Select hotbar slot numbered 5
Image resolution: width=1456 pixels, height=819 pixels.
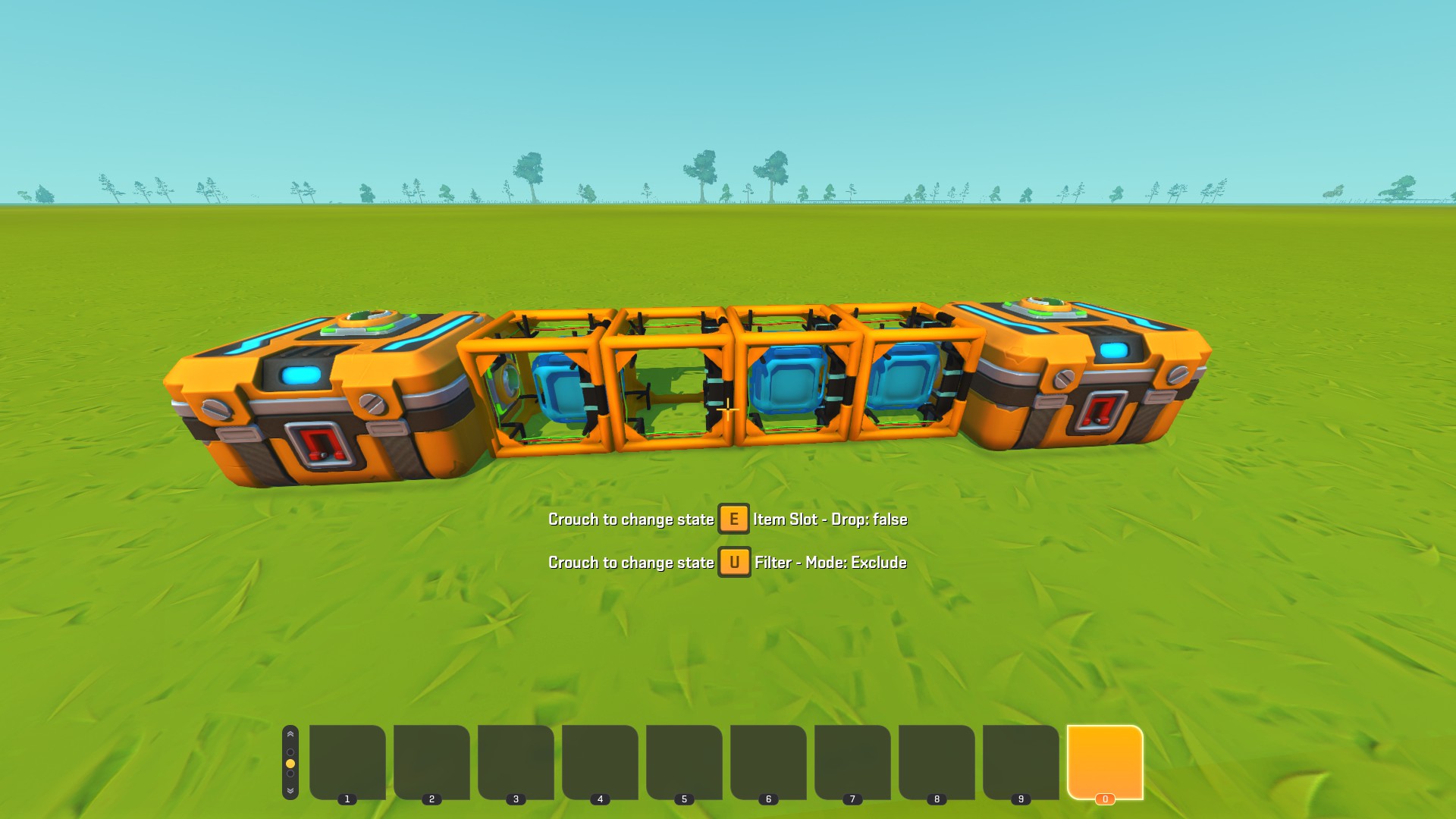coord(684,761)
